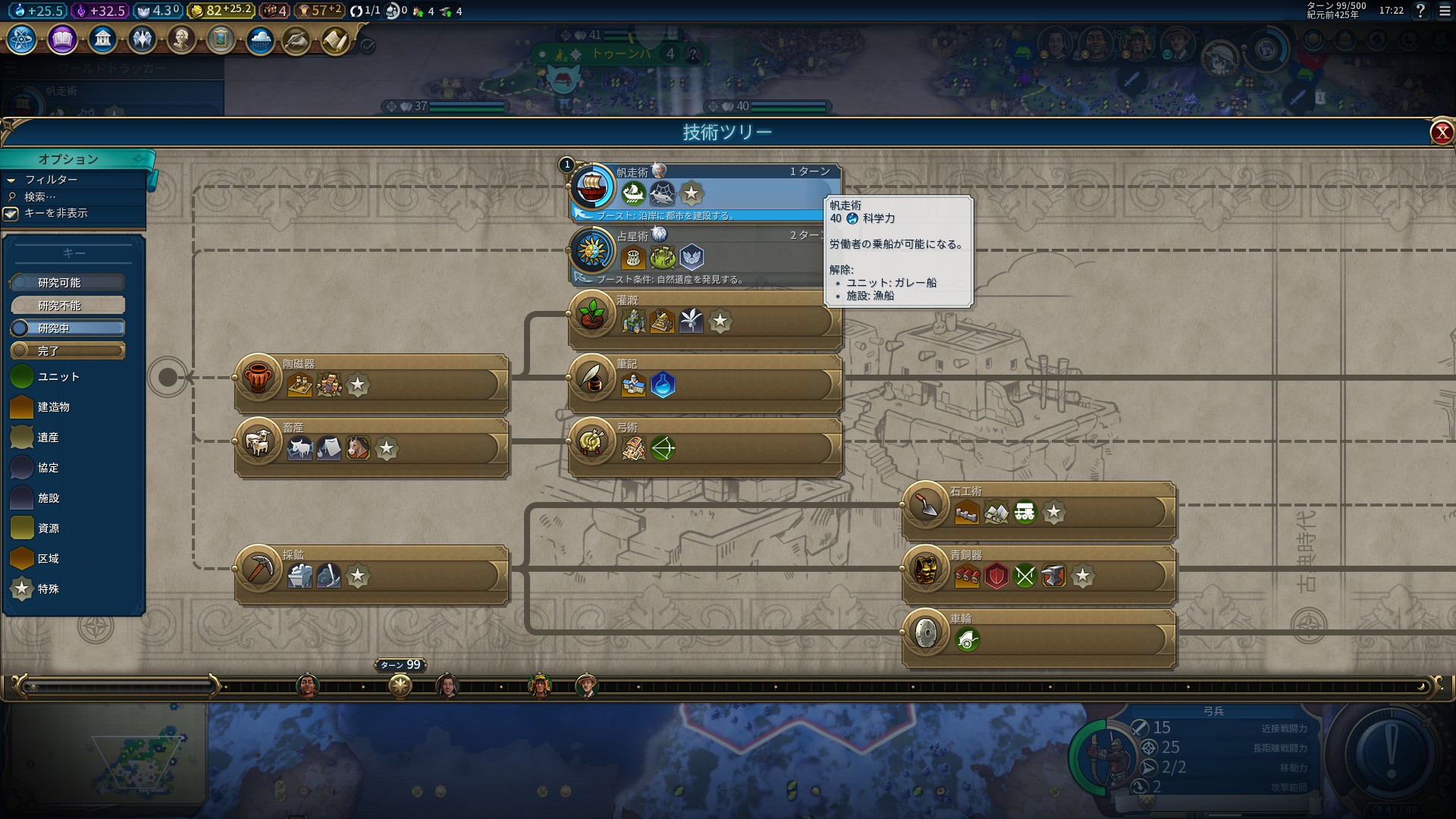Screen dimensions: 1456x819
Task: Click the turn 99 timeline marker
Action: point(400,686)
